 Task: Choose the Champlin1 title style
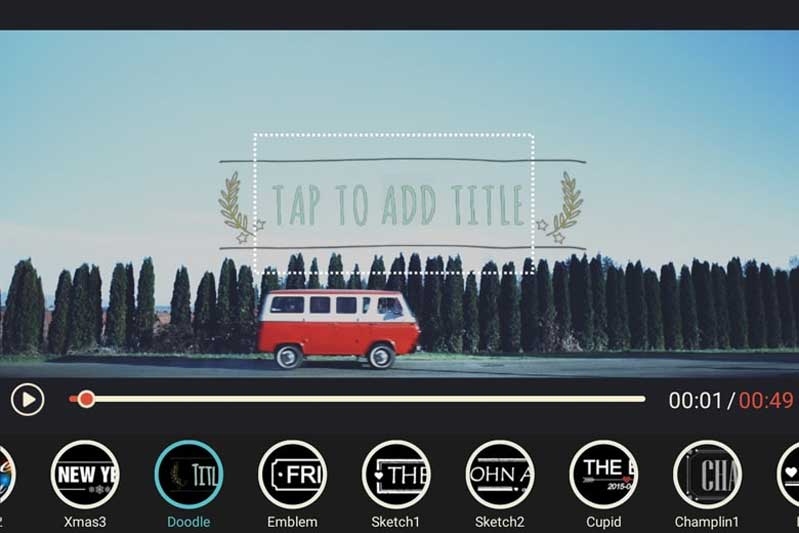click(x=707, y=474)
